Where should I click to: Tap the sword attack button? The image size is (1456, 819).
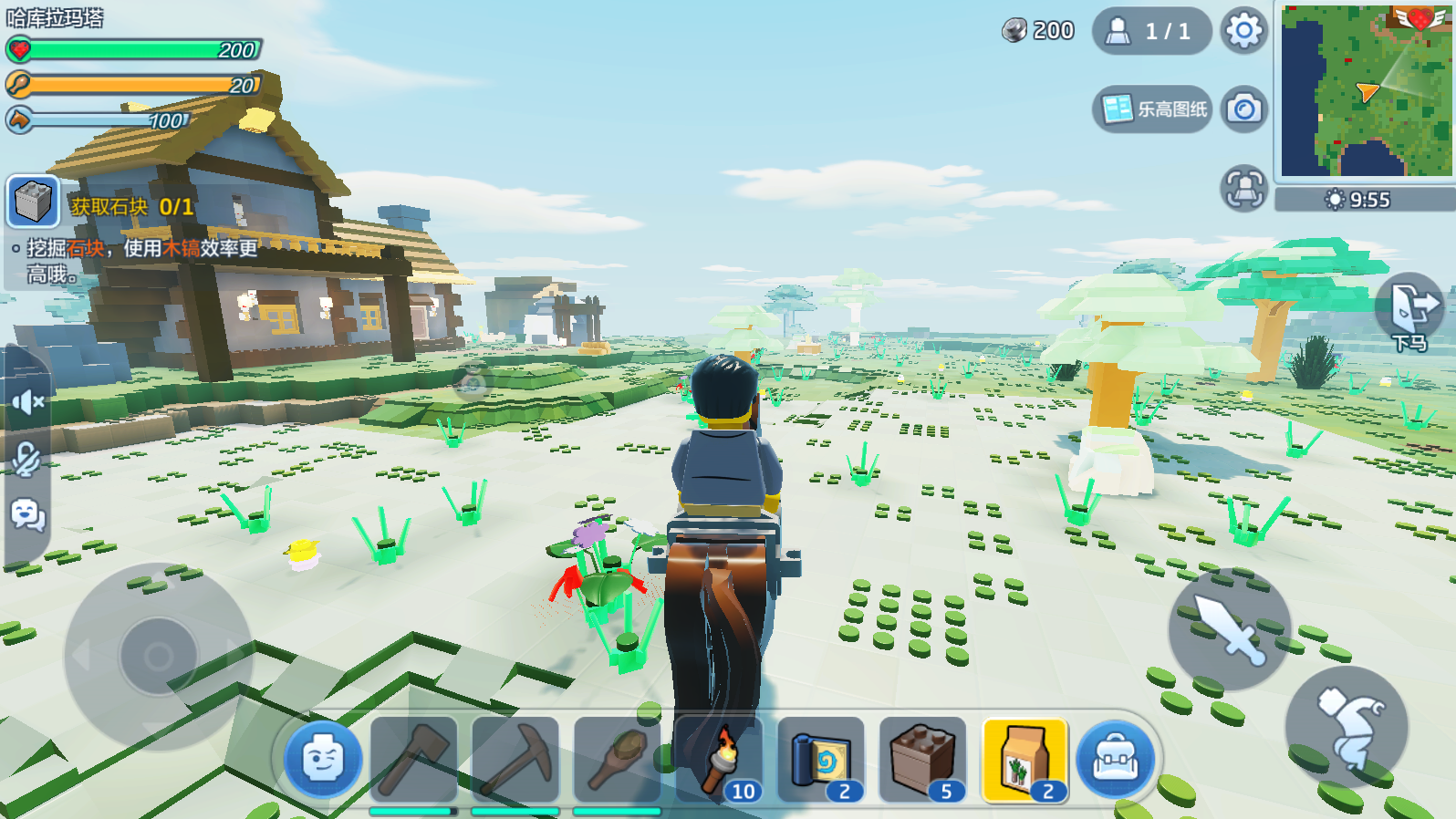pyautogui.click(x=1230, y=628)
